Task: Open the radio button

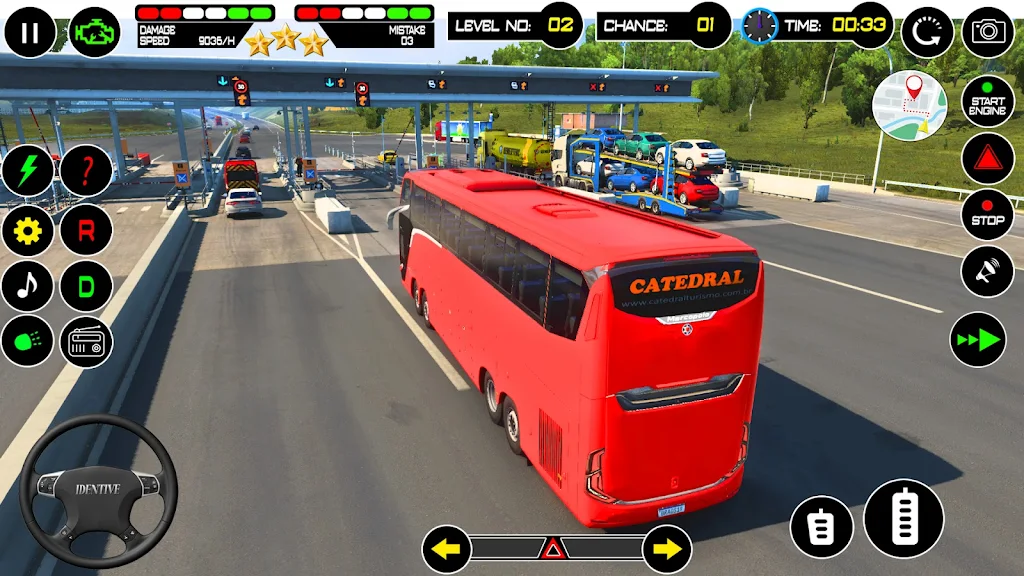Action: (86, 343)
